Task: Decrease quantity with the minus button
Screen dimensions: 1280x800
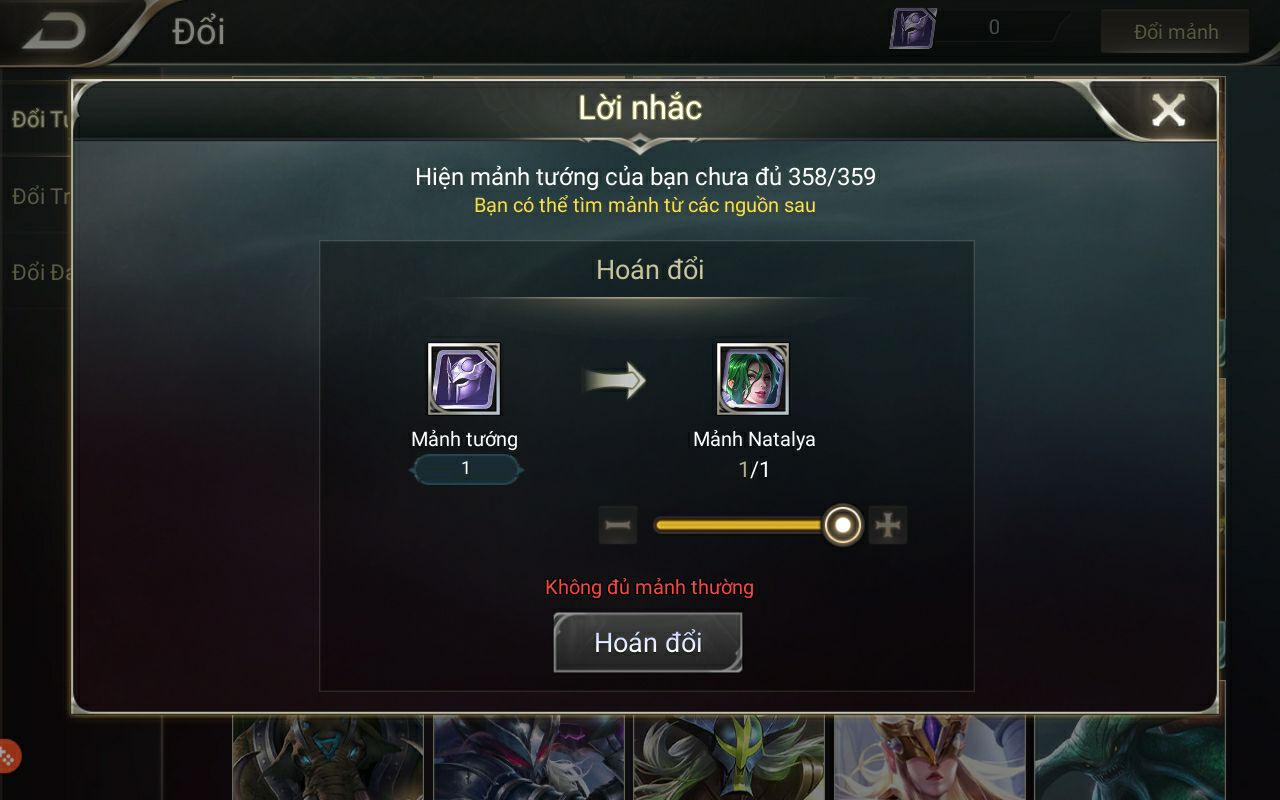Action: [x=618, y=525]
